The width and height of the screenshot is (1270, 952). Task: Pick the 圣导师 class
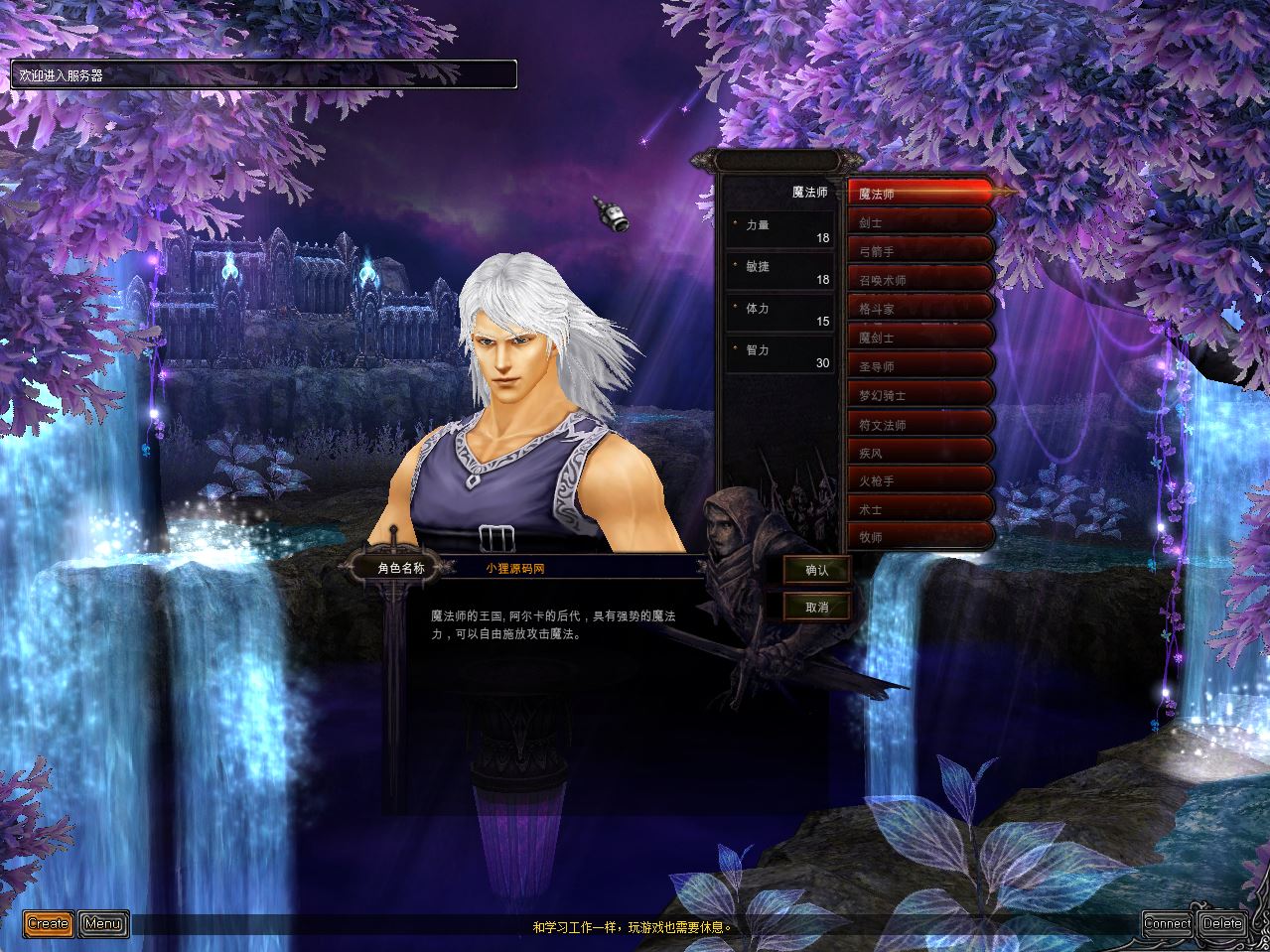click(918, 366)
